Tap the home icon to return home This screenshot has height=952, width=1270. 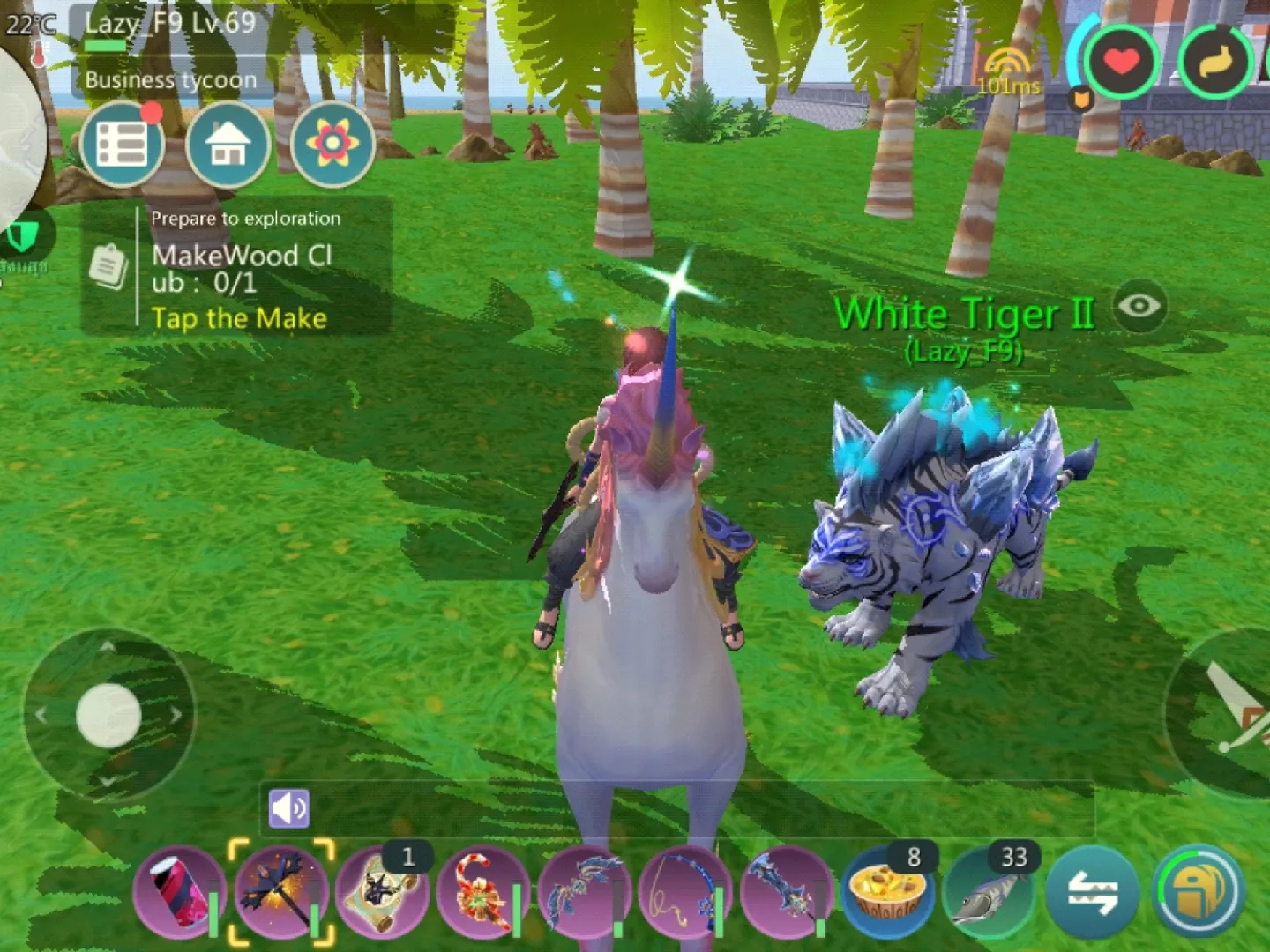coord(228,144)
